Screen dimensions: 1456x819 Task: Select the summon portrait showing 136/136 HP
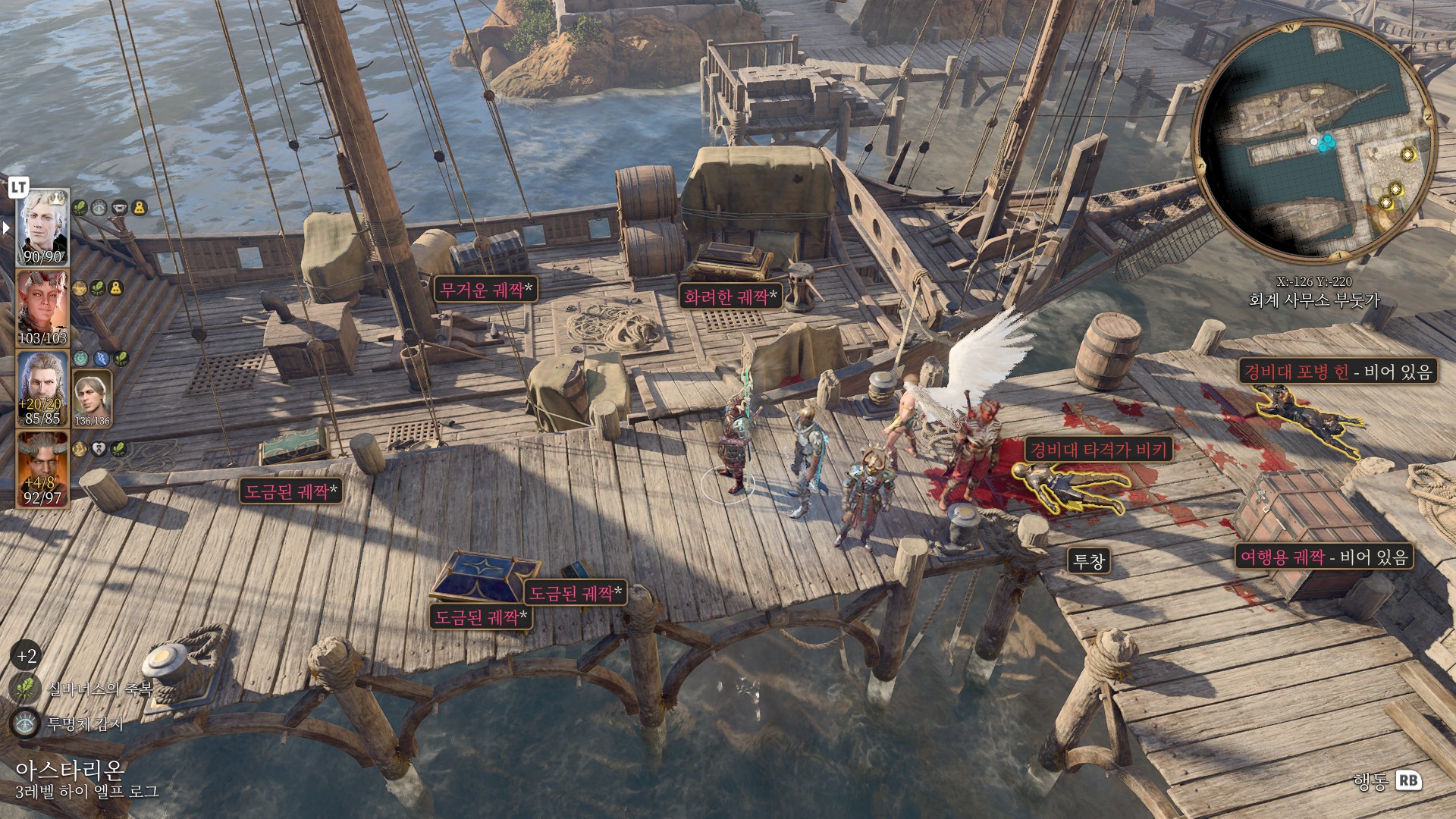click(x=93, y=397)
